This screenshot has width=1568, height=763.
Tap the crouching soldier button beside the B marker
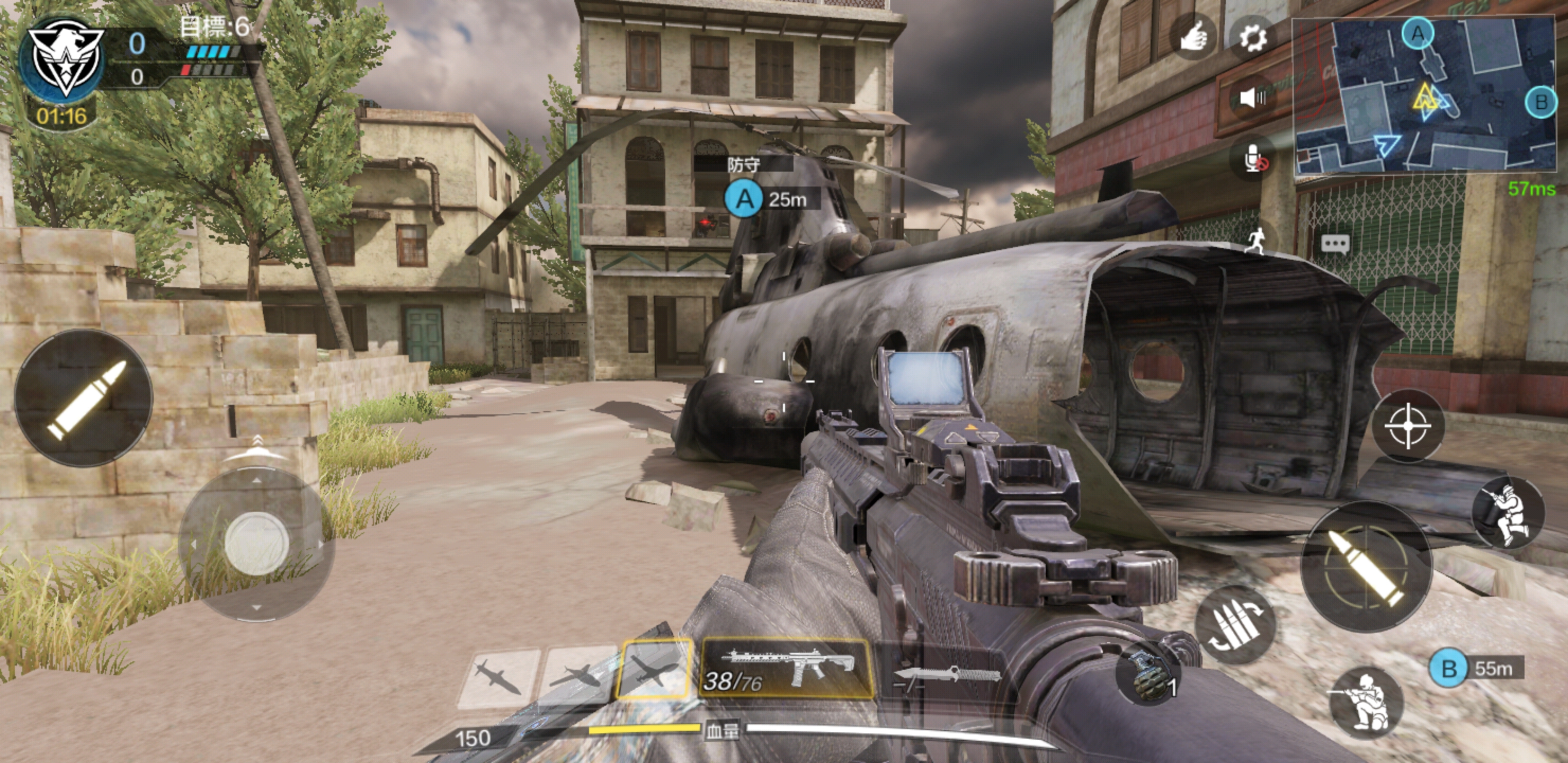pos(1367,702)
